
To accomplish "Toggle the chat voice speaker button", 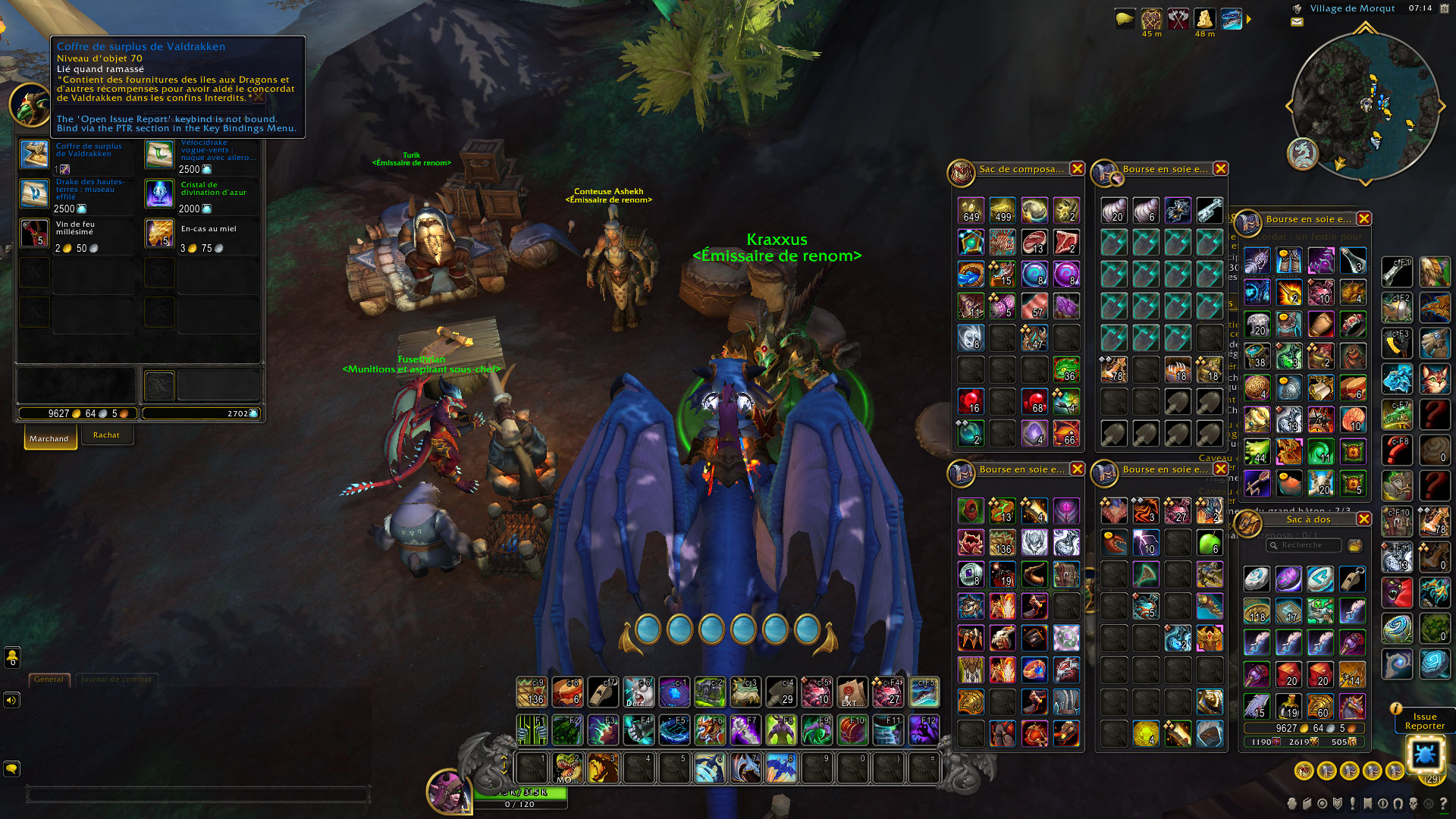I will (11, 700).
